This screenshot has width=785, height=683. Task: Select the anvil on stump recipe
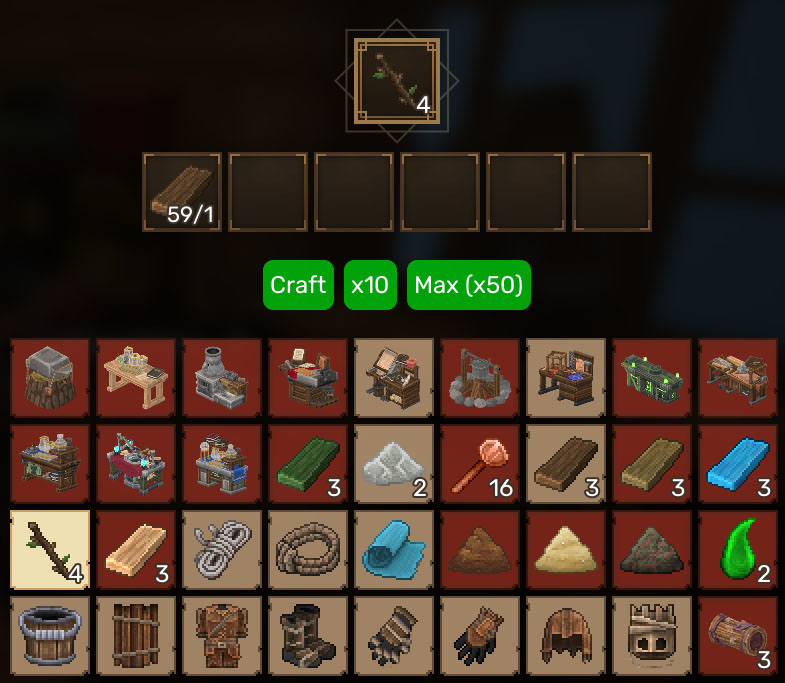(49, 378)
